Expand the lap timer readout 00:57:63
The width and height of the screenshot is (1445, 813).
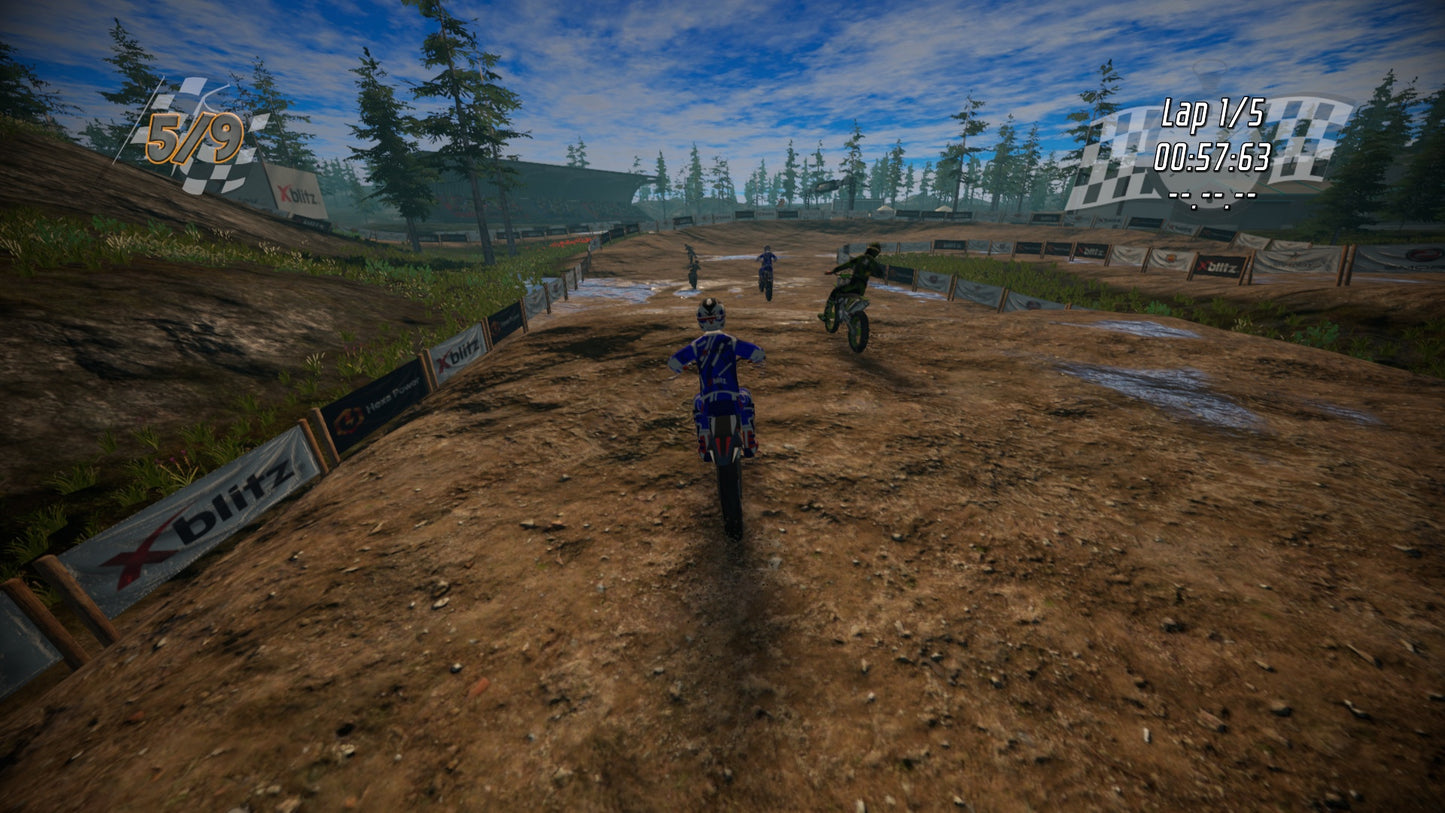coord(1211,155)
